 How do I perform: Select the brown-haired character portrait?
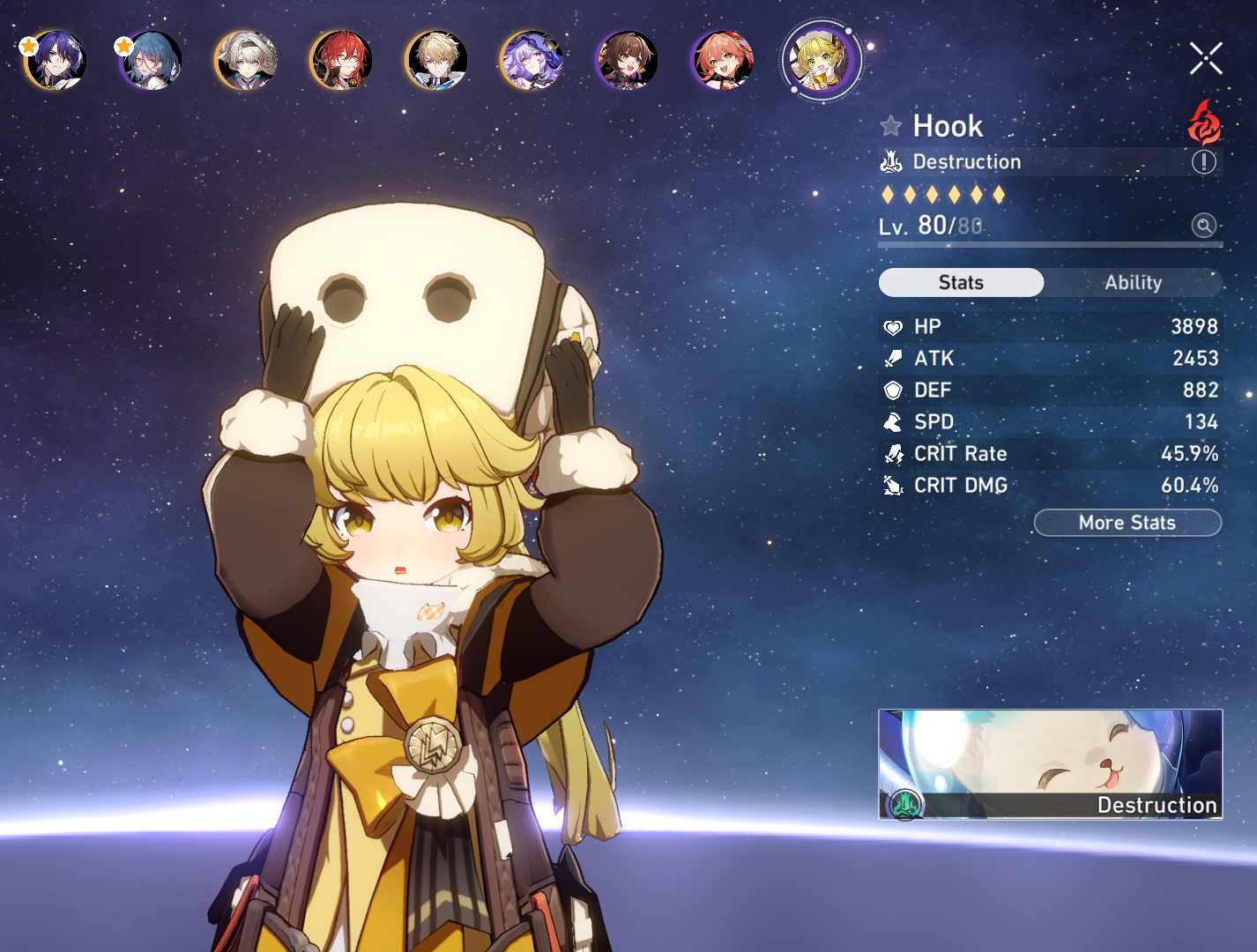[x=627, y=61]
